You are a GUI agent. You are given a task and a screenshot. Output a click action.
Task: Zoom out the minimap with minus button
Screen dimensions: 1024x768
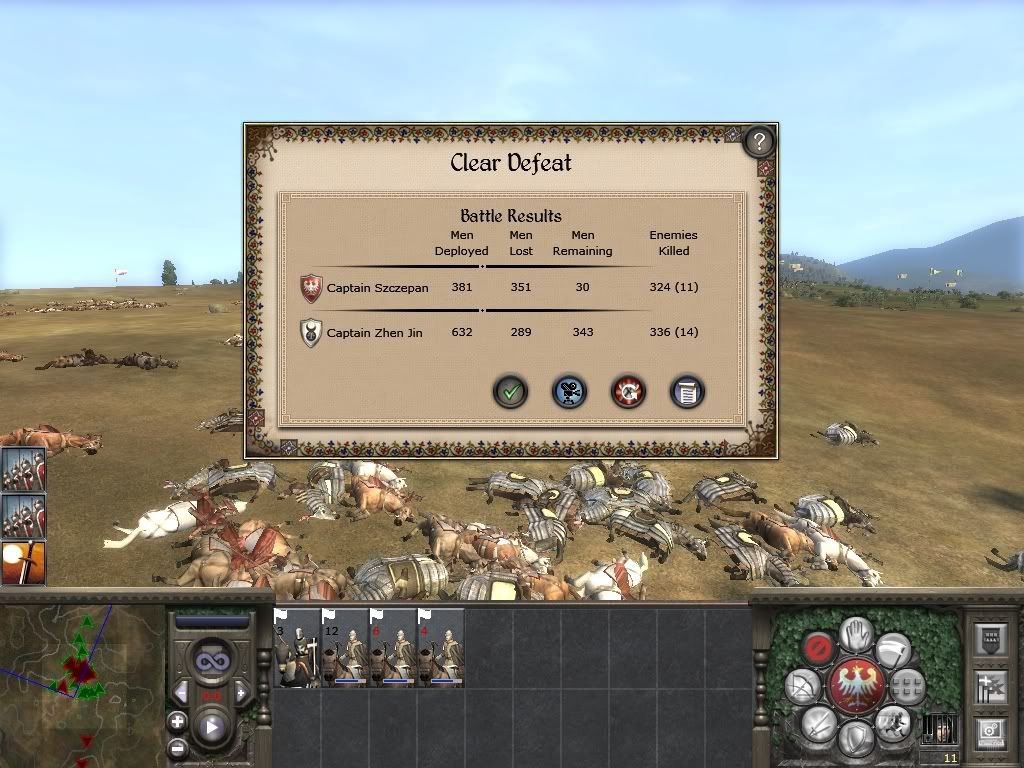[177, 747]
